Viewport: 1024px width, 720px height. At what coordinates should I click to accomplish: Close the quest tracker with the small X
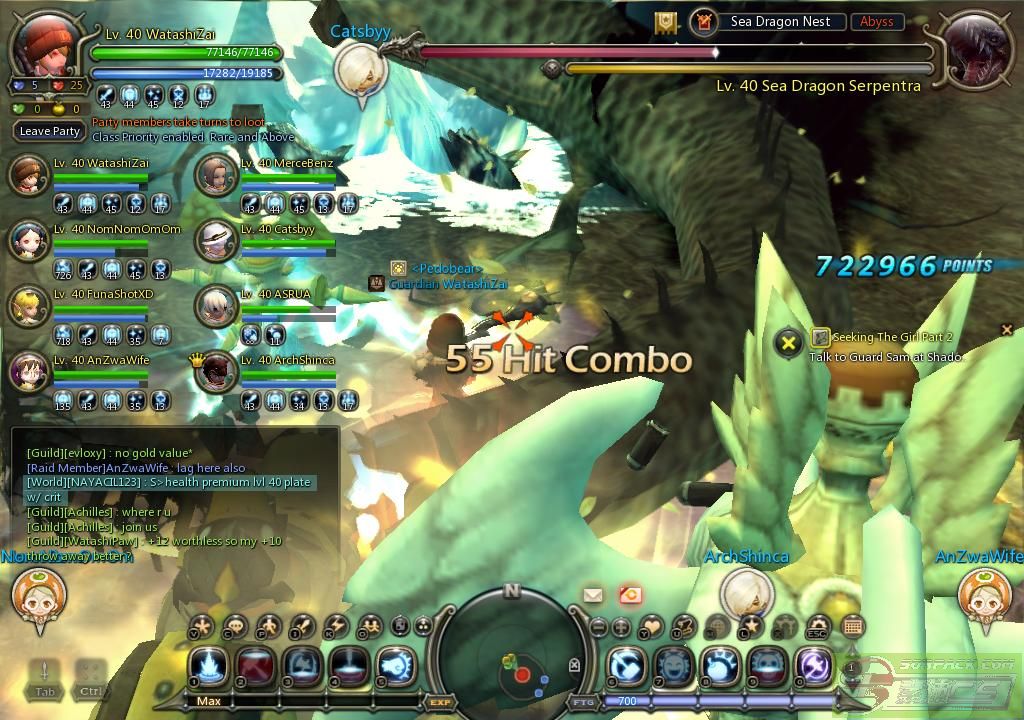1007,329
